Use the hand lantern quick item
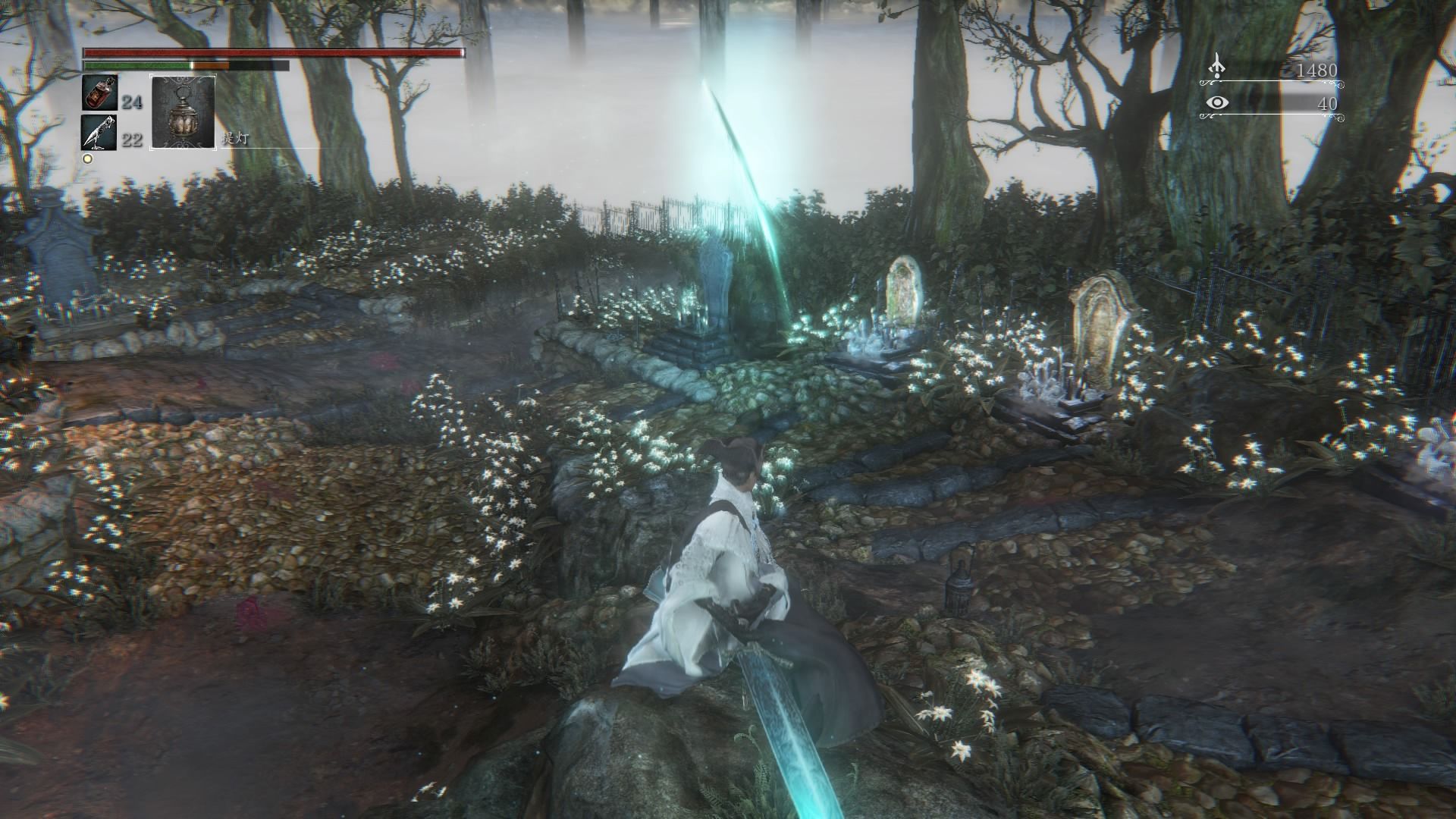1456x819 pixels. point(183,111)
